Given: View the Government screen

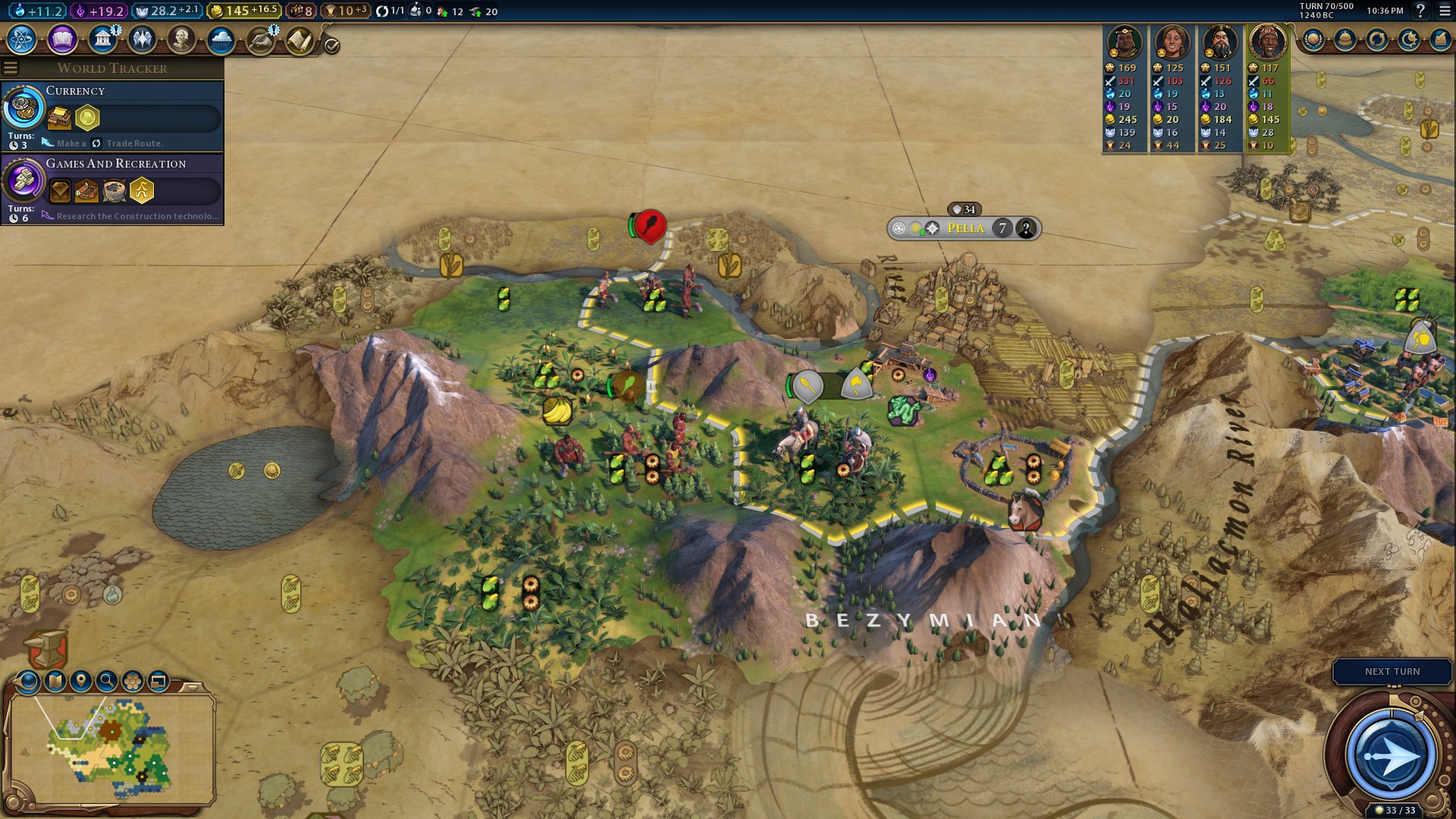Looking at the screenshot, I should [102, 39].
